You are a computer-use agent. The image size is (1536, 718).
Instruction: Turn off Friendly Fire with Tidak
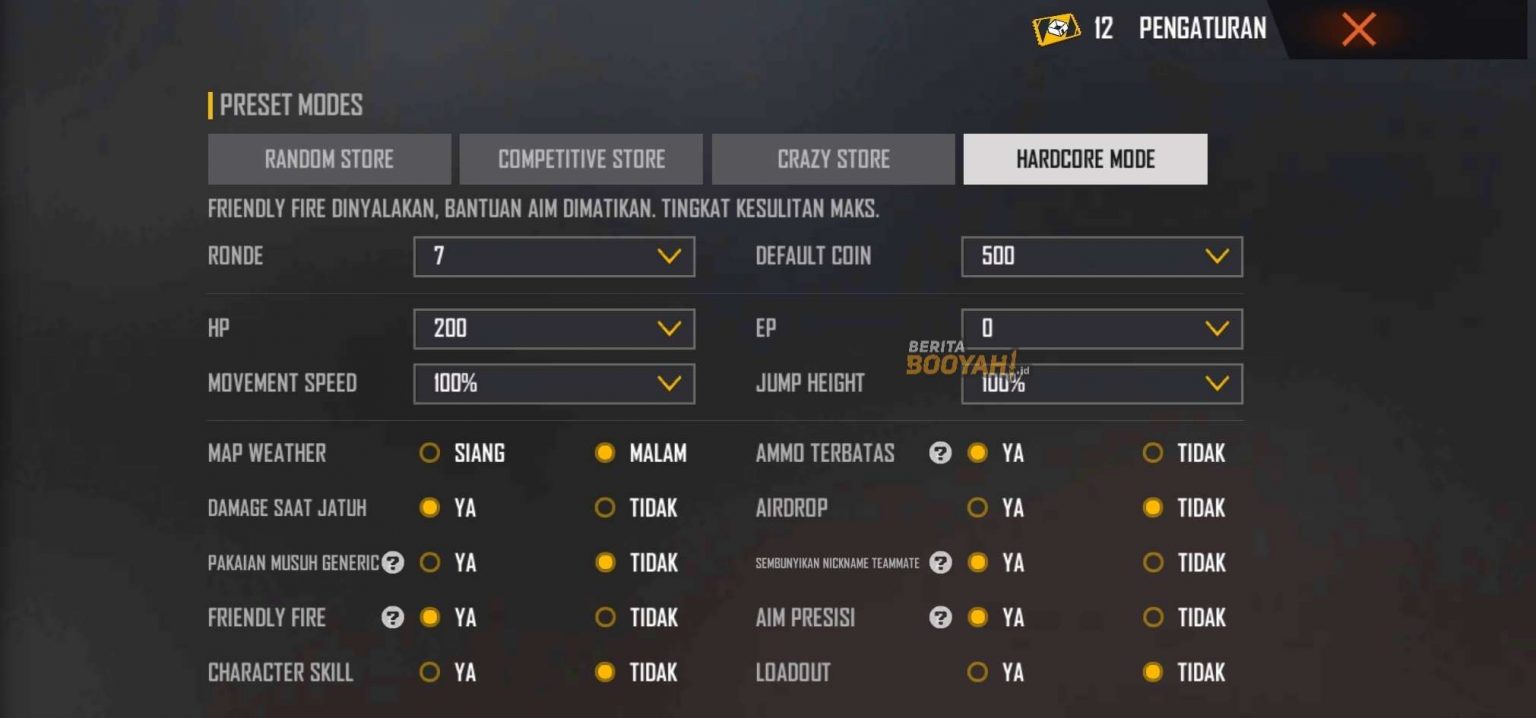[x=605, y=618]
